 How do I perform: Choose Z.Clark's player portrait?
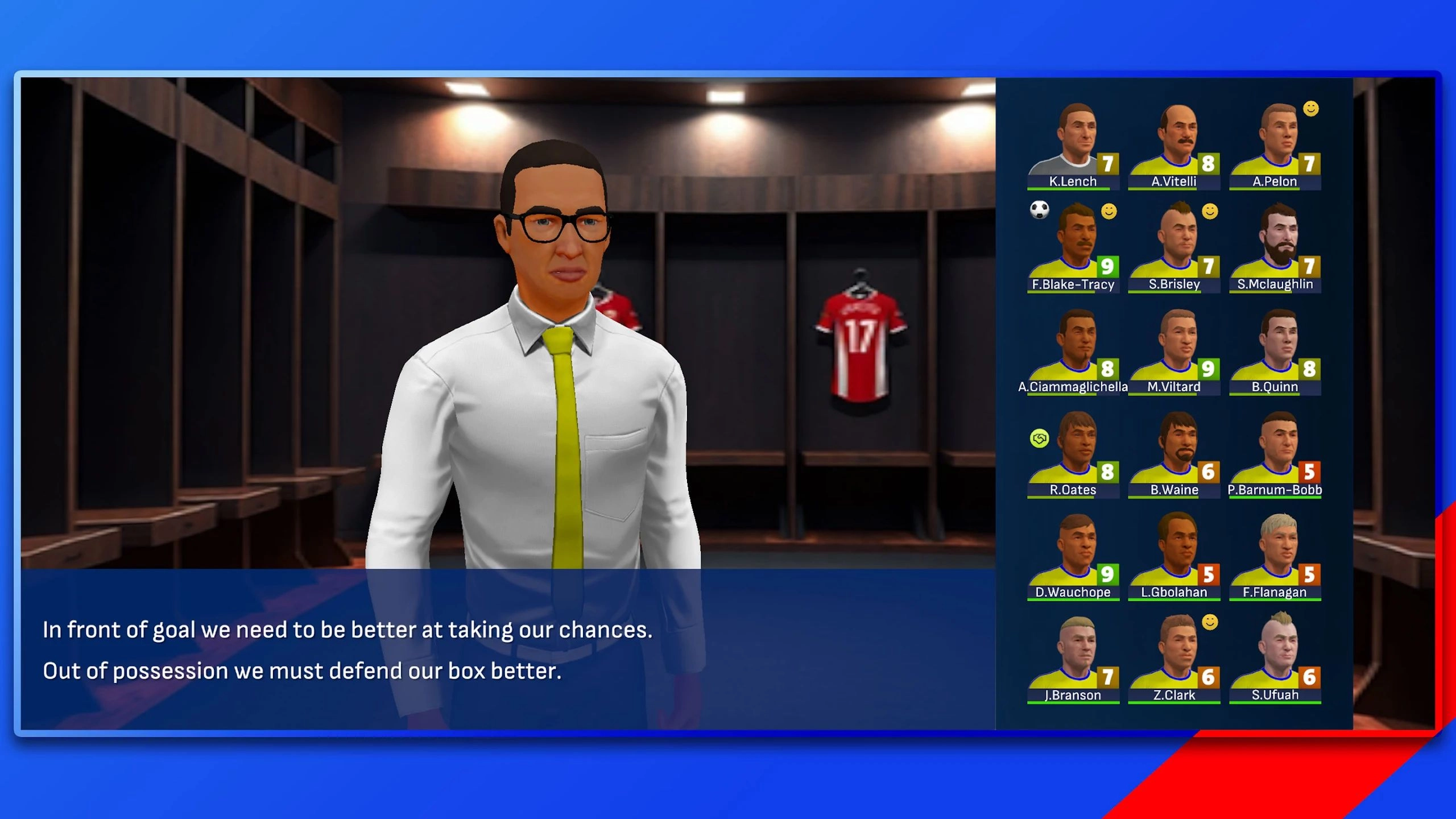tap(1174, 659)
